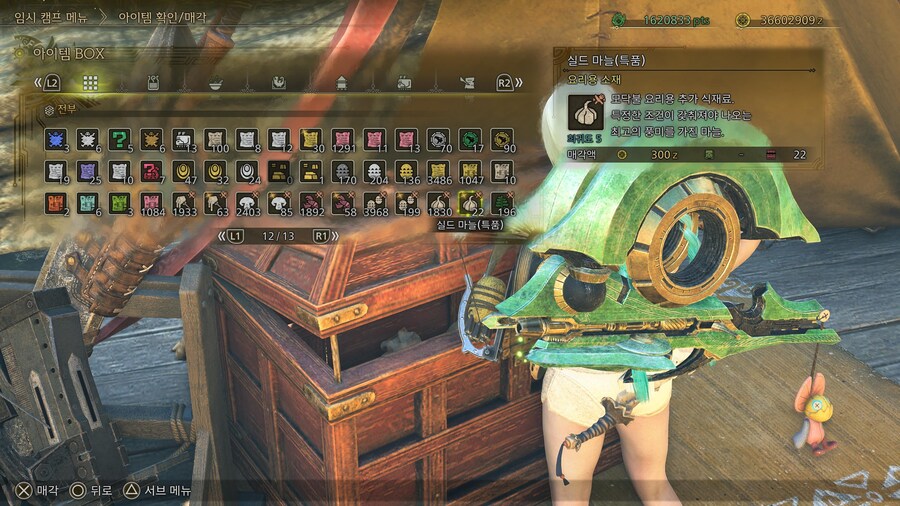Choose the pink ticket stack of 1291
Screen dimensions: 900x506
click(x=342, y=139)
